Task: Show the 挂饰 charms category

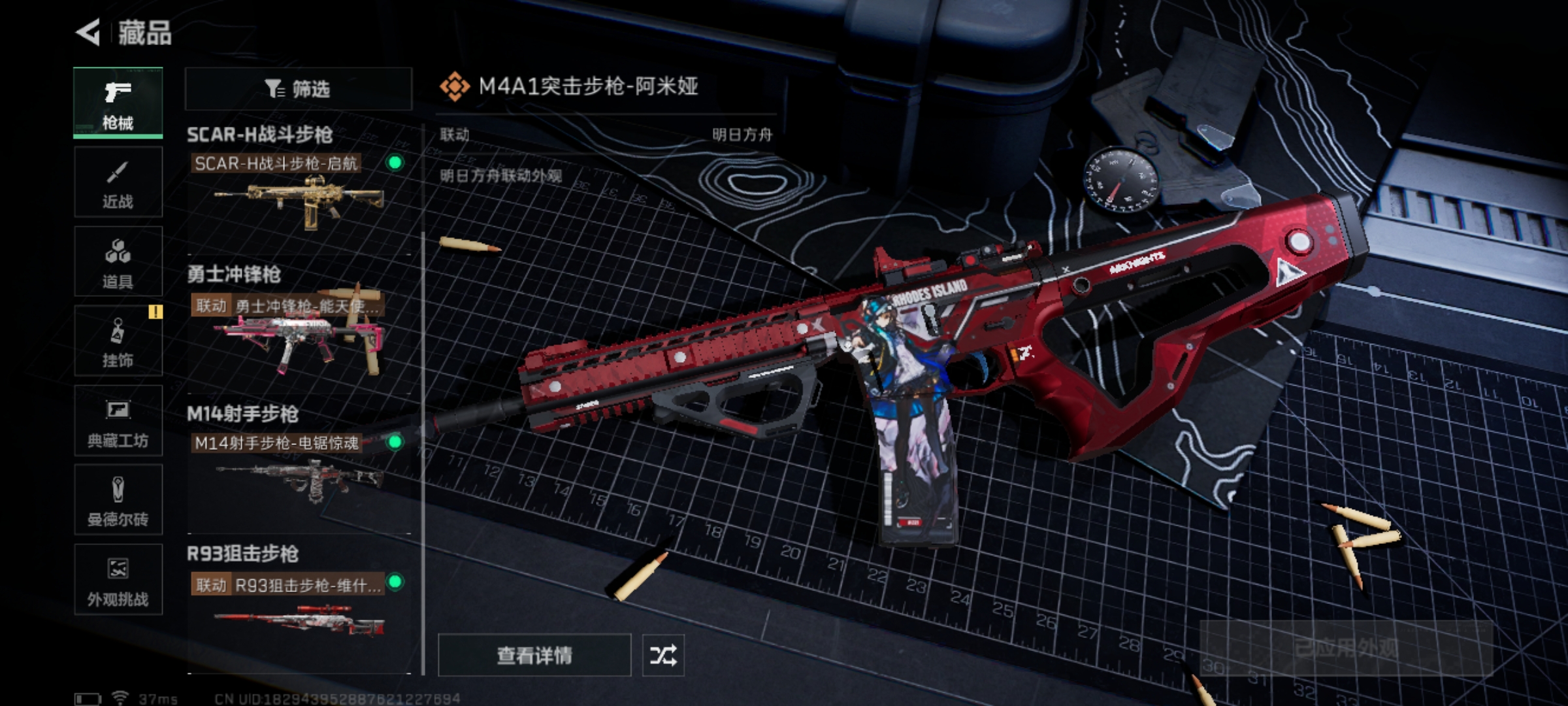Action: coord(118,341)
